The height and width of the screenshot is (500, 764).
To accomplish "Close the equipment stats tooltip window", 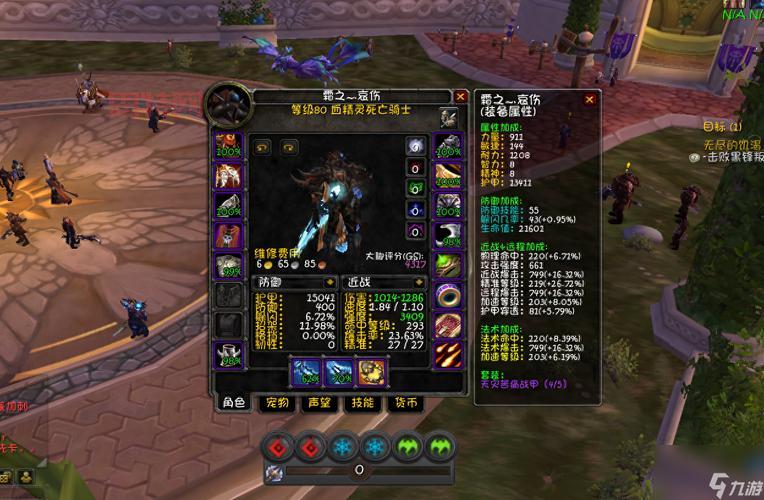I will pyautogui.click(x=591, y=99).
